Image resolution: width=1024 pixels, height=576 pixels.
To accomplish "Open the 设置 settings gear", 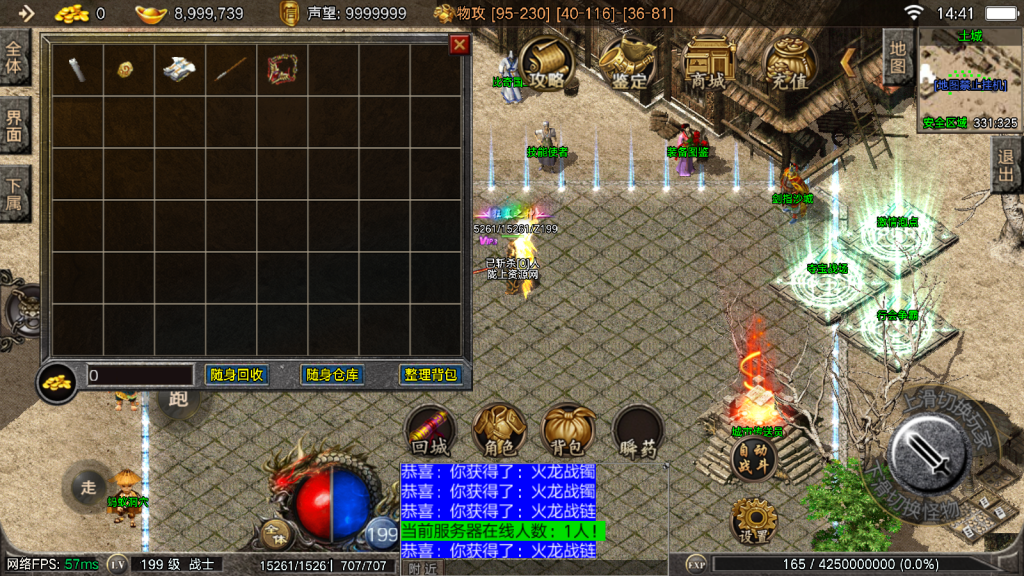I will click(x=753, y=520).
